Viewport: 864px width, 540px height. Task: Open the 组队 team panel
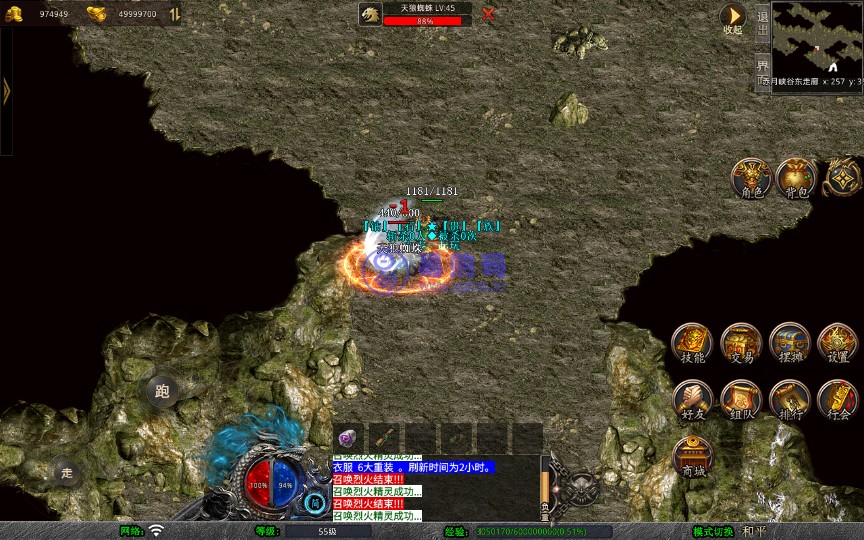tap(741, 399)
